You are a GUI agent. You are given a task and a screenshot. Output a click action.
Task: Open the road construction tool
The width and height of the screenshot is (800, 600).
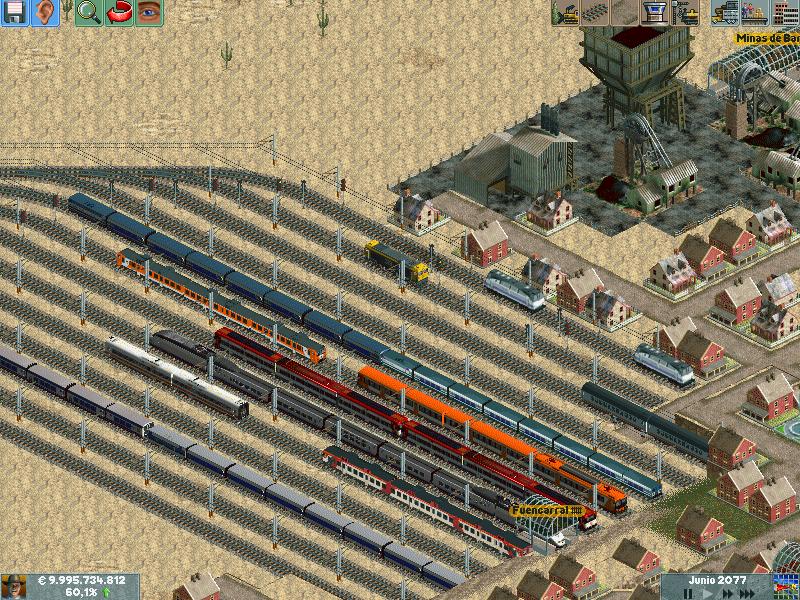[x=625, y=12]
